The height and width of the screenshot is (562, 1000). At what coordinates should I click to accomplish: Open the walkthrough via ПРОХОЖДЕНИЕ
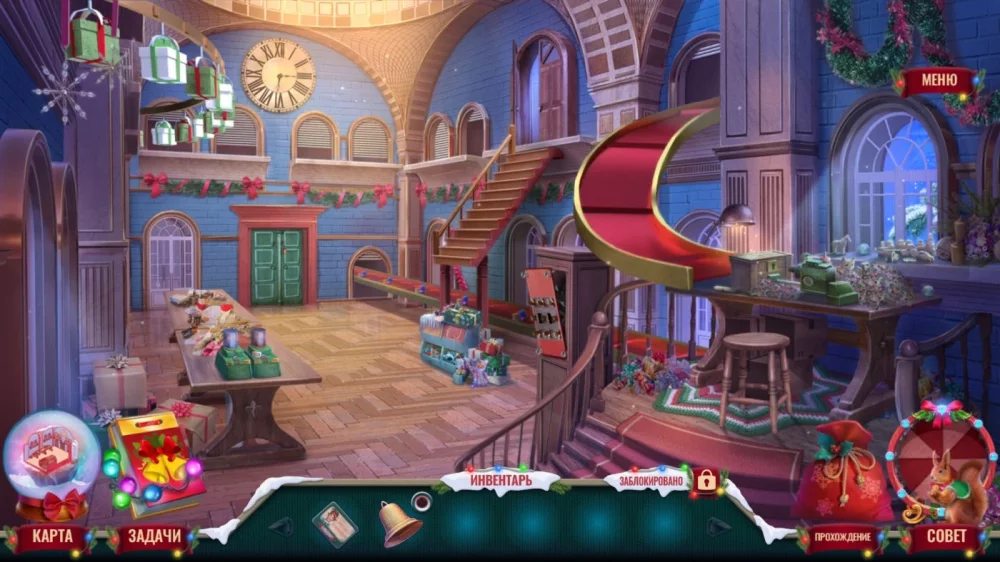840,538
